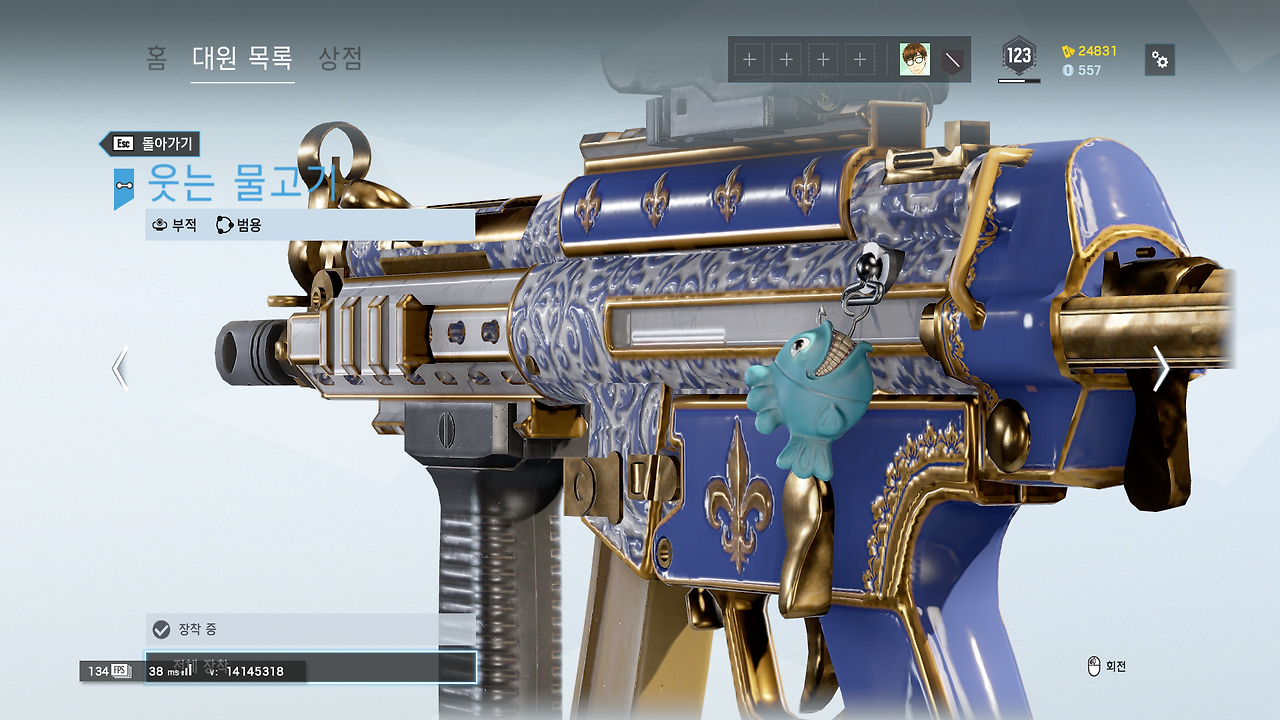Show the next charm with right arrow
The width and height of the screenshot is (1280, 720).
point(1160,368)
